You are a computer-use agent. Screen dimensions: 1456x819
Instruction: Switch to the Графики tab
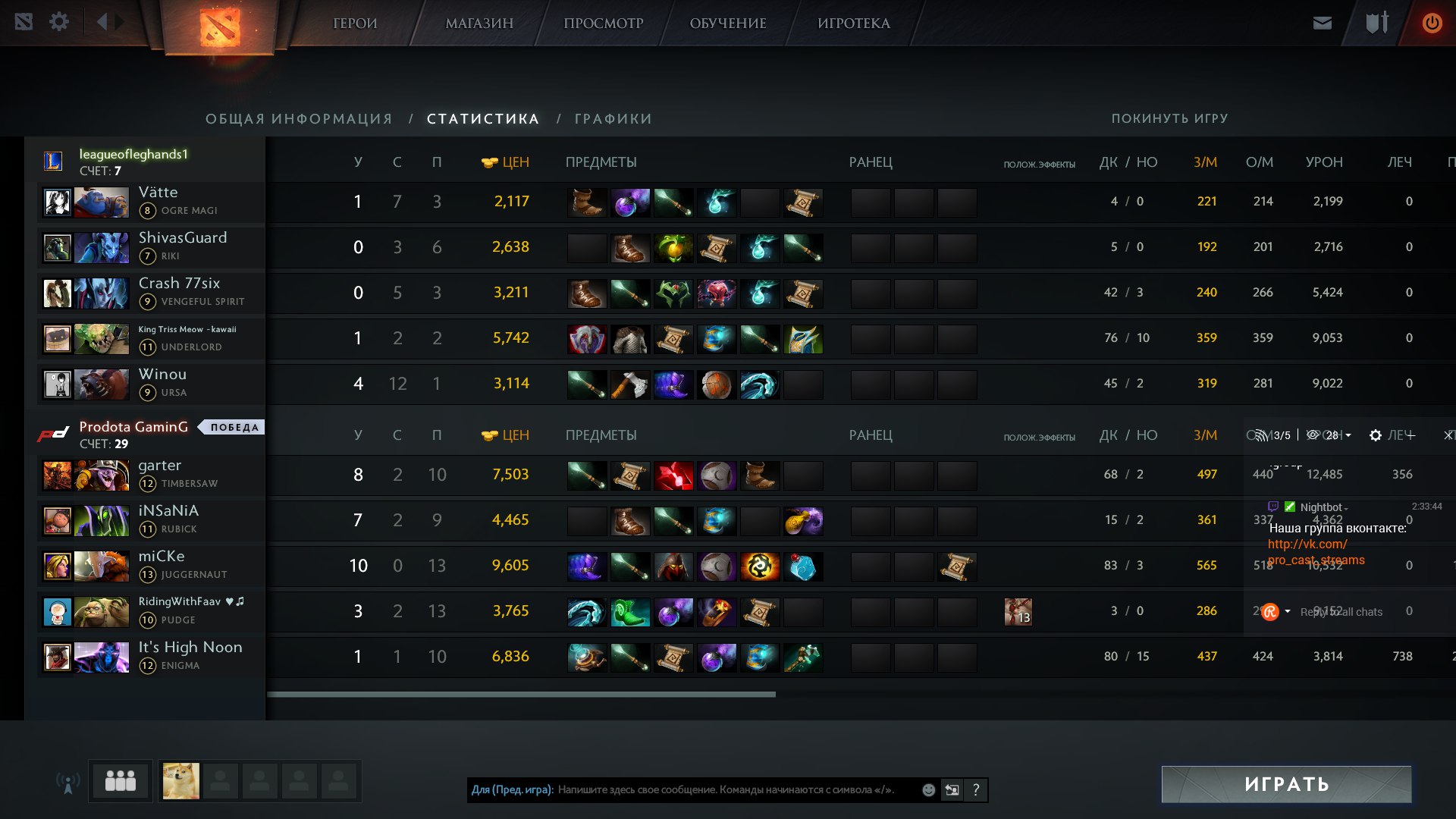[x=613, y=119]
